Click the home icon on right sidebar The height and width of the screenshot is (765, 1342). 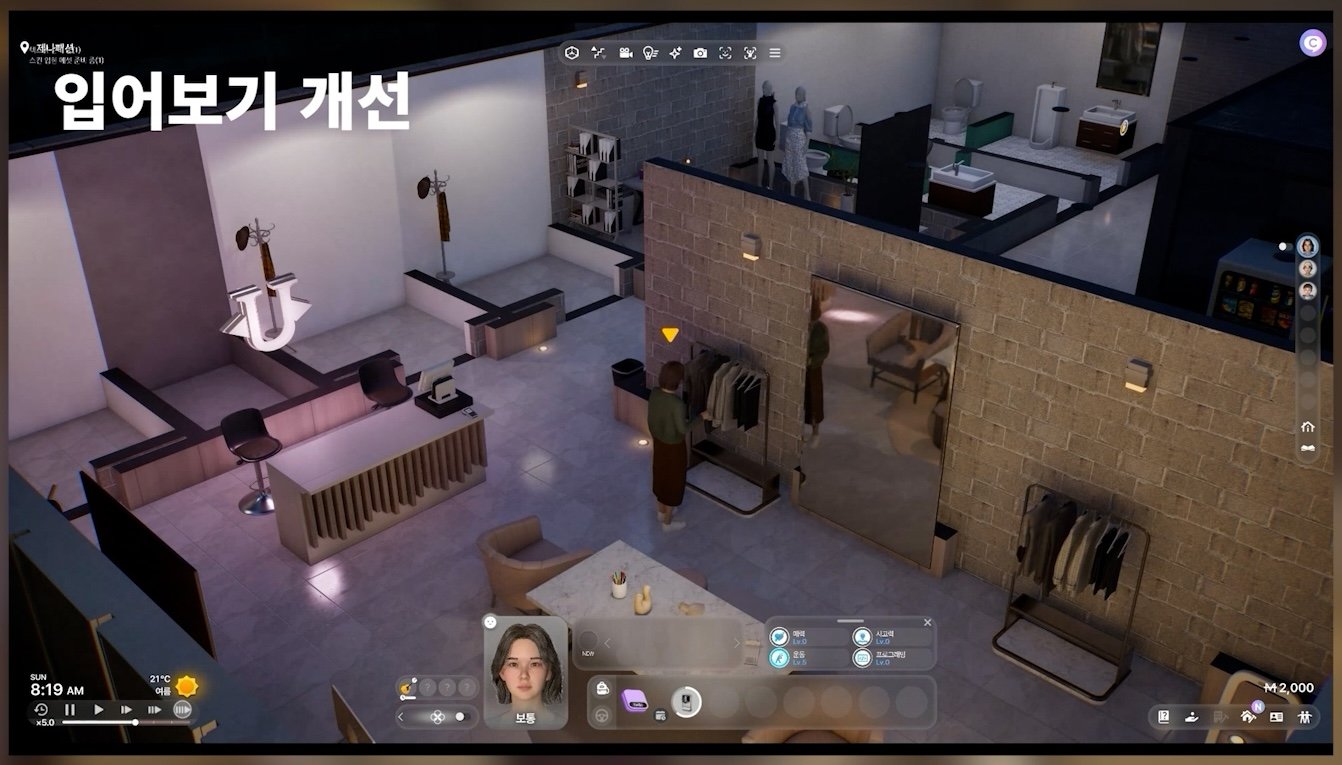coord(1307,426)
